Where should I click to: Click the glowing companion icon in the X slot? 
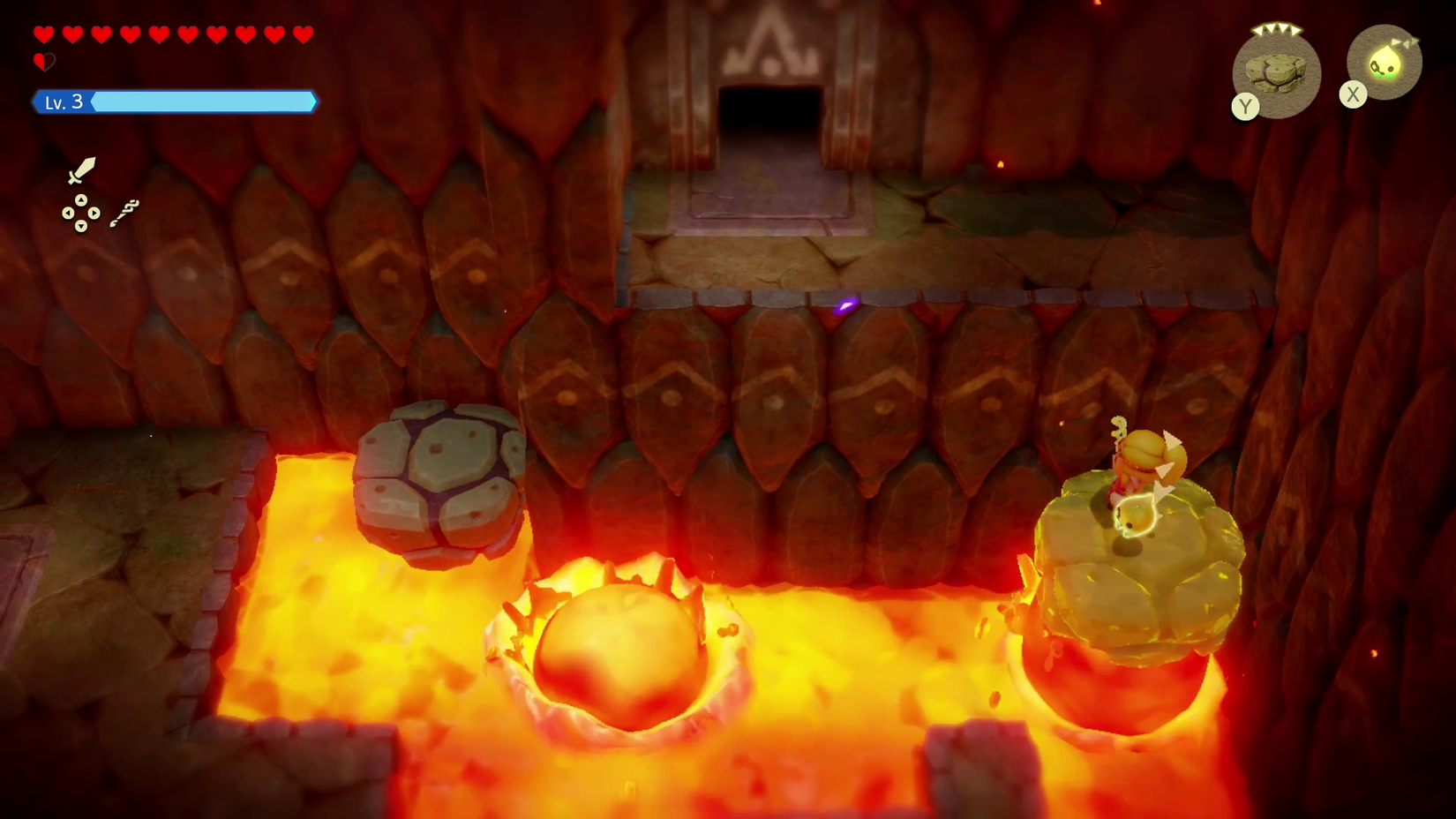pyautogui.click(x=1385, y=61)
